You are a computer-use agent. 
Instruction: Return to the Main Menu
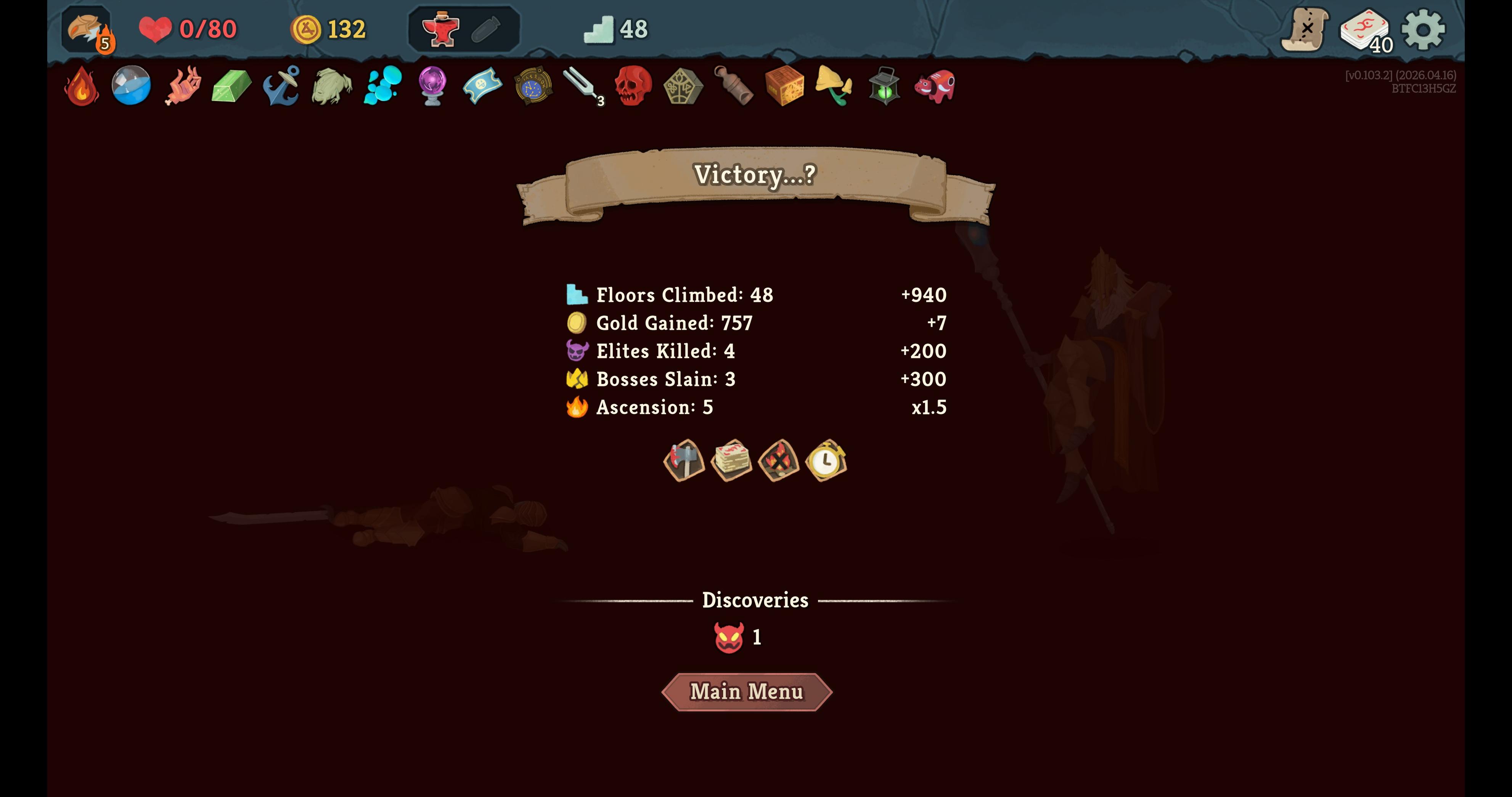coord(746,692)
